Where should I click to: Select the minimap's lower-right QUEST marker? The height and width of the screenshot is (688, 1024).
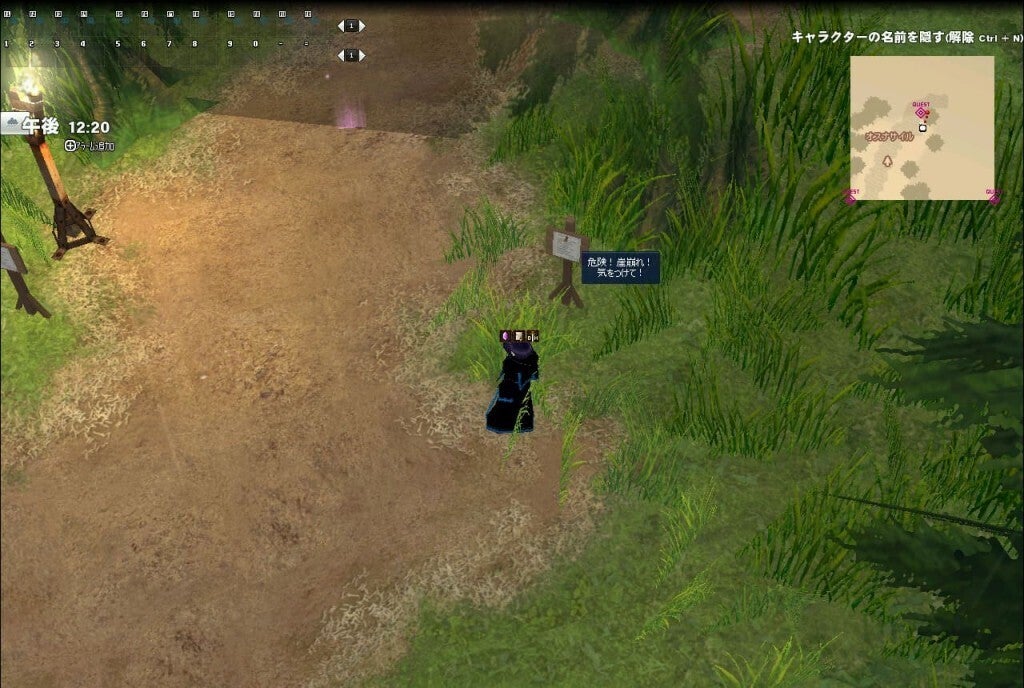tap(992, 197)
